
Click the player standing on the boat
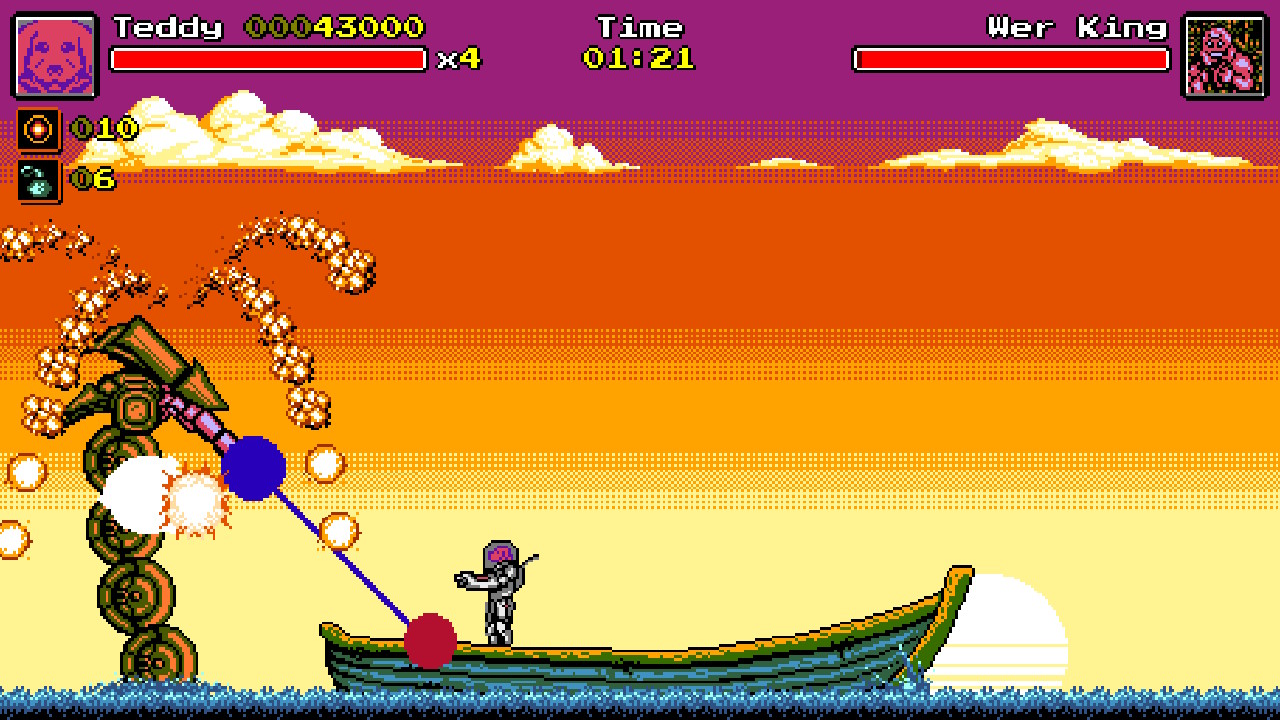tap(495, 590)
